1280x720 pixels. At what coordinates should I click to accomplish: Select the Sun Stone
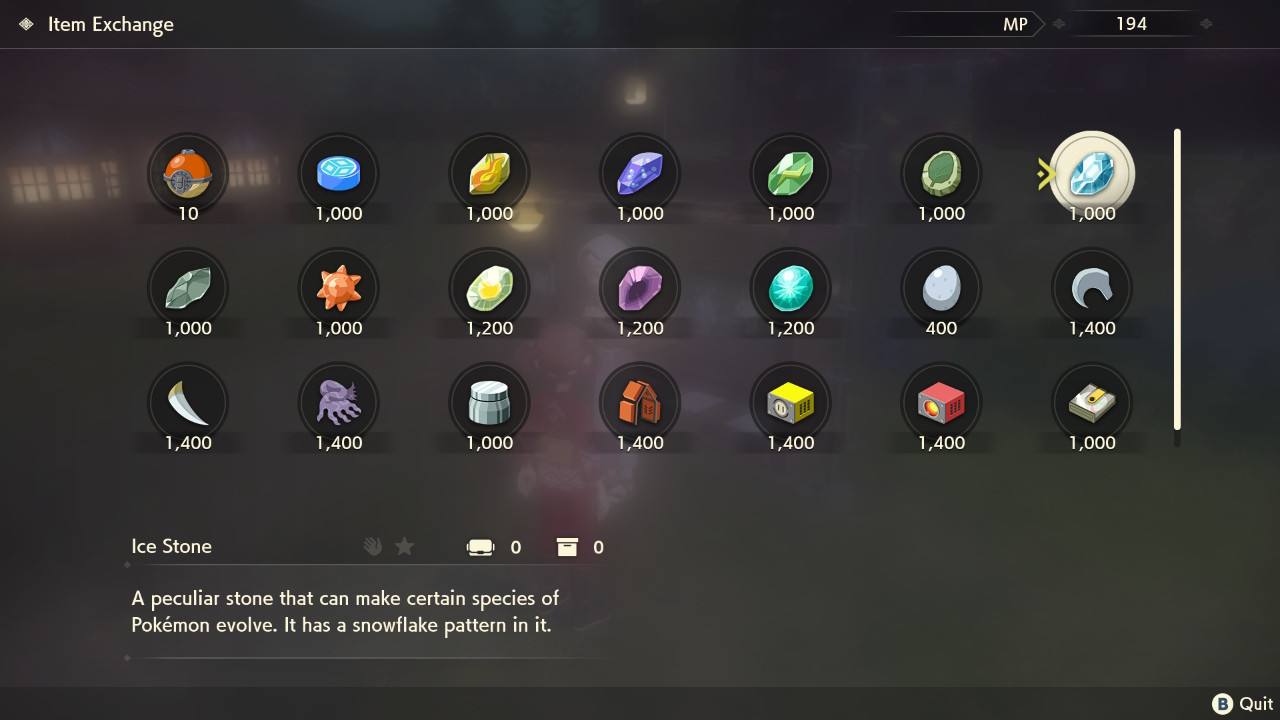pyautogui.click(x=339, y=290)
